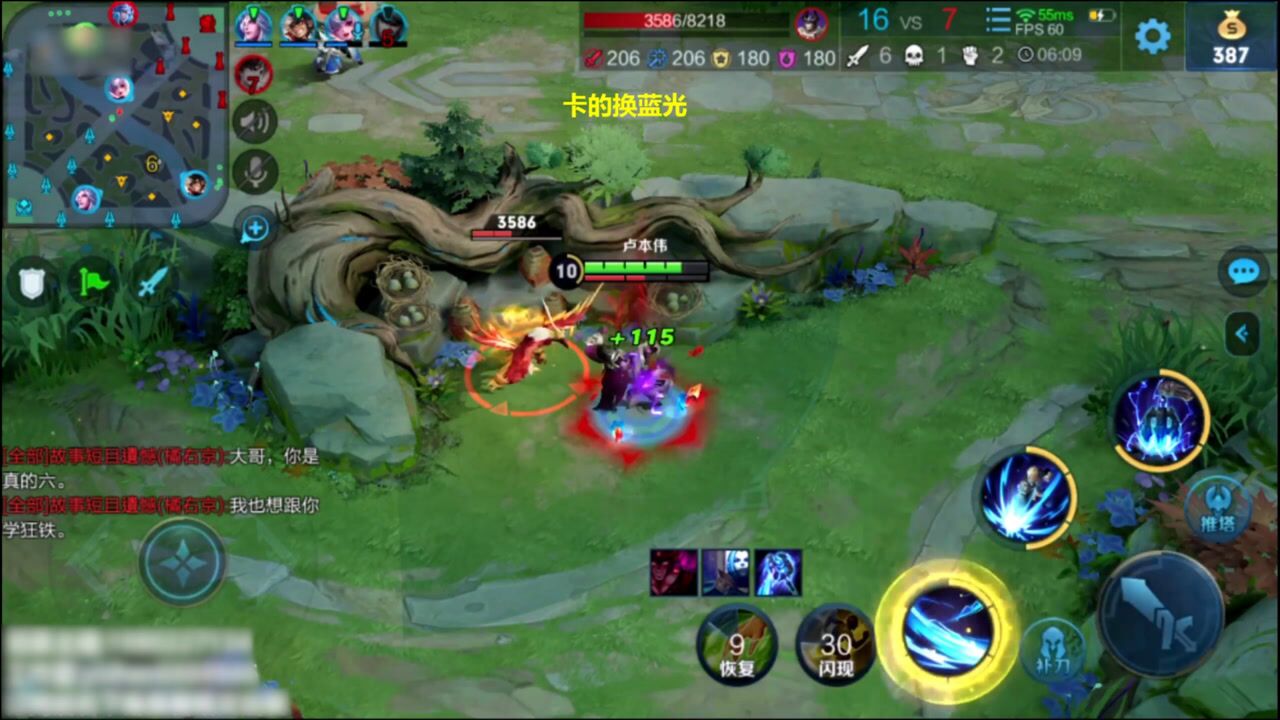Image resolution: width=1280 pixels, height=720 pixels.
Task: Cast the charging punch second skill
Action: pyautogui.click(x=1026, y=497)
